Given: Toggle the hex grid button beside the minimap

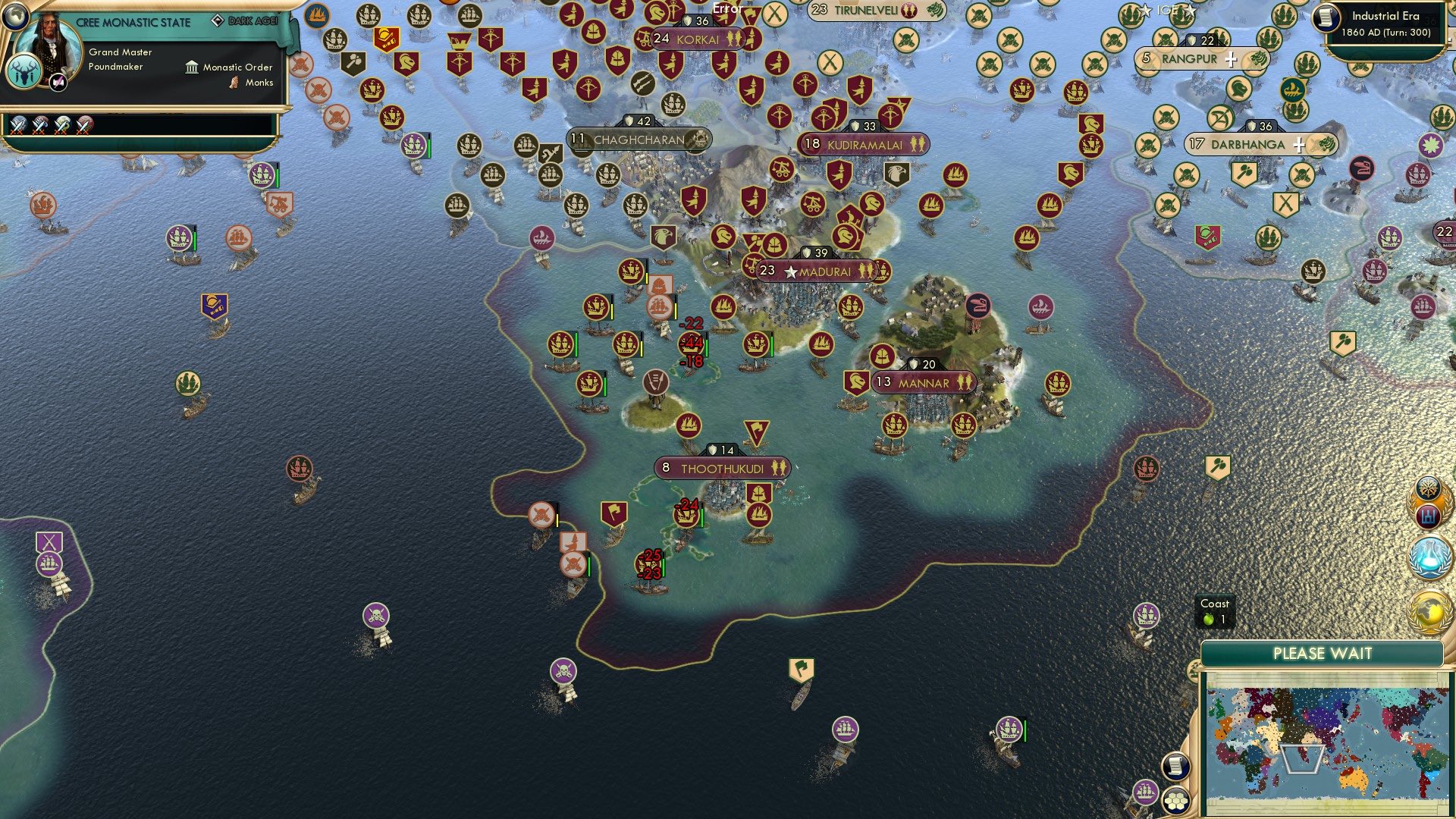Looking at the screenshot, I should (x=1178, y=802).
